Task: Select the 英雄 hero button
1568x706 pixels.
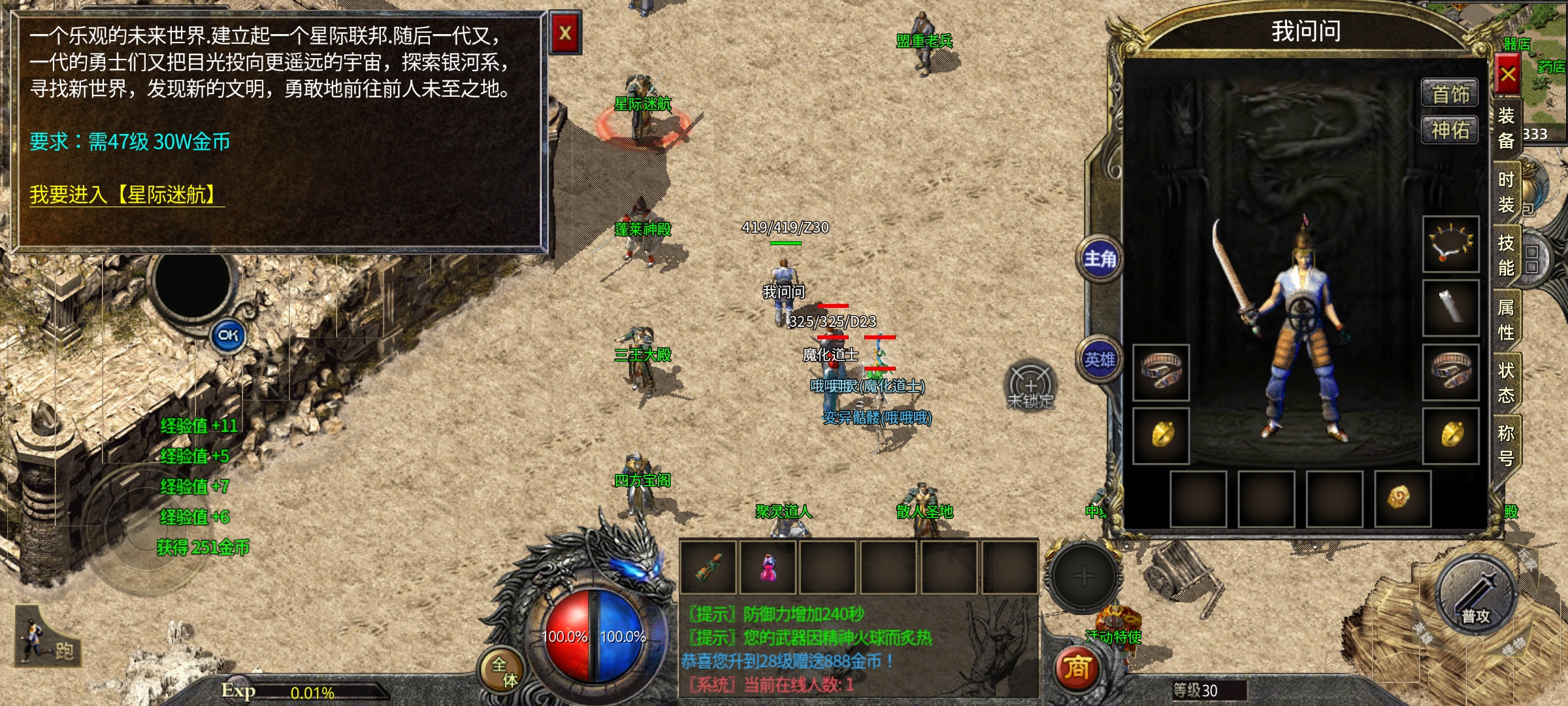Action: 1100,359
